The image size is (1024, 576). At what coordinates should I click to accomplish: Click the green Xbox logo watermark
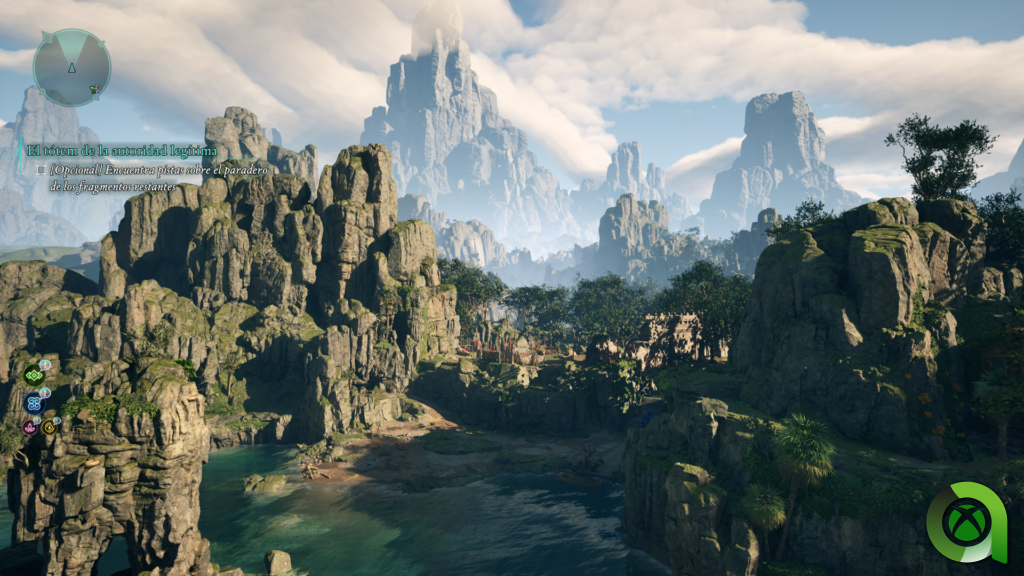(x=967, y=522)
